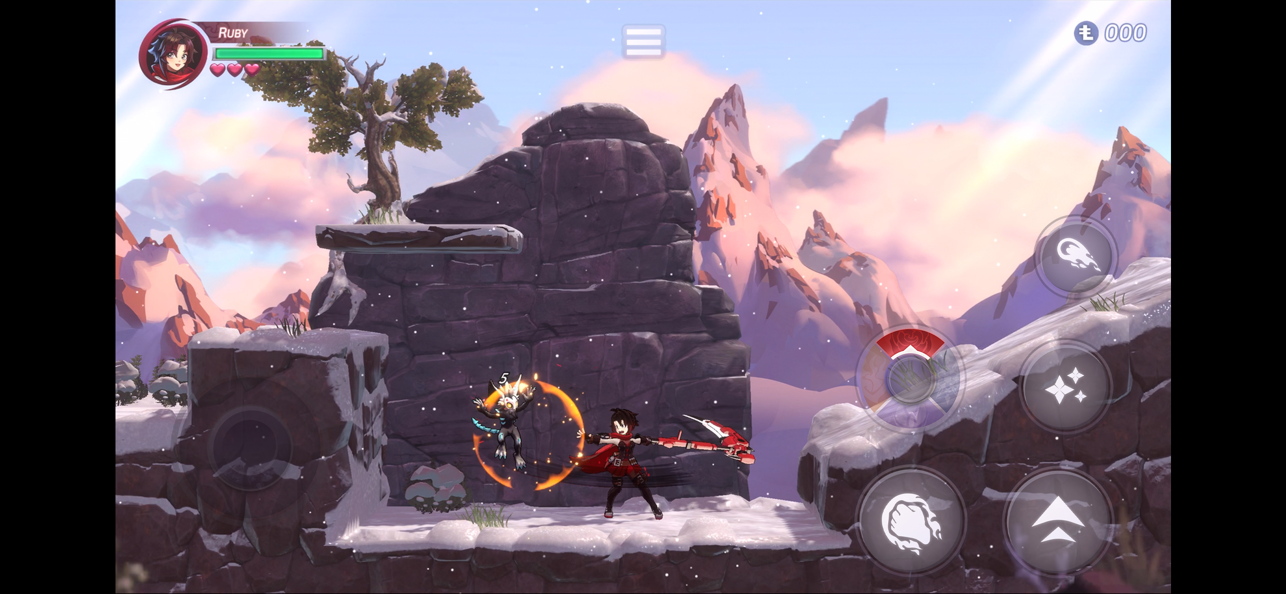The width and height of the screenshot is (1286, 594).
Task: Use the comet dash ability button
Action: 1075,256
